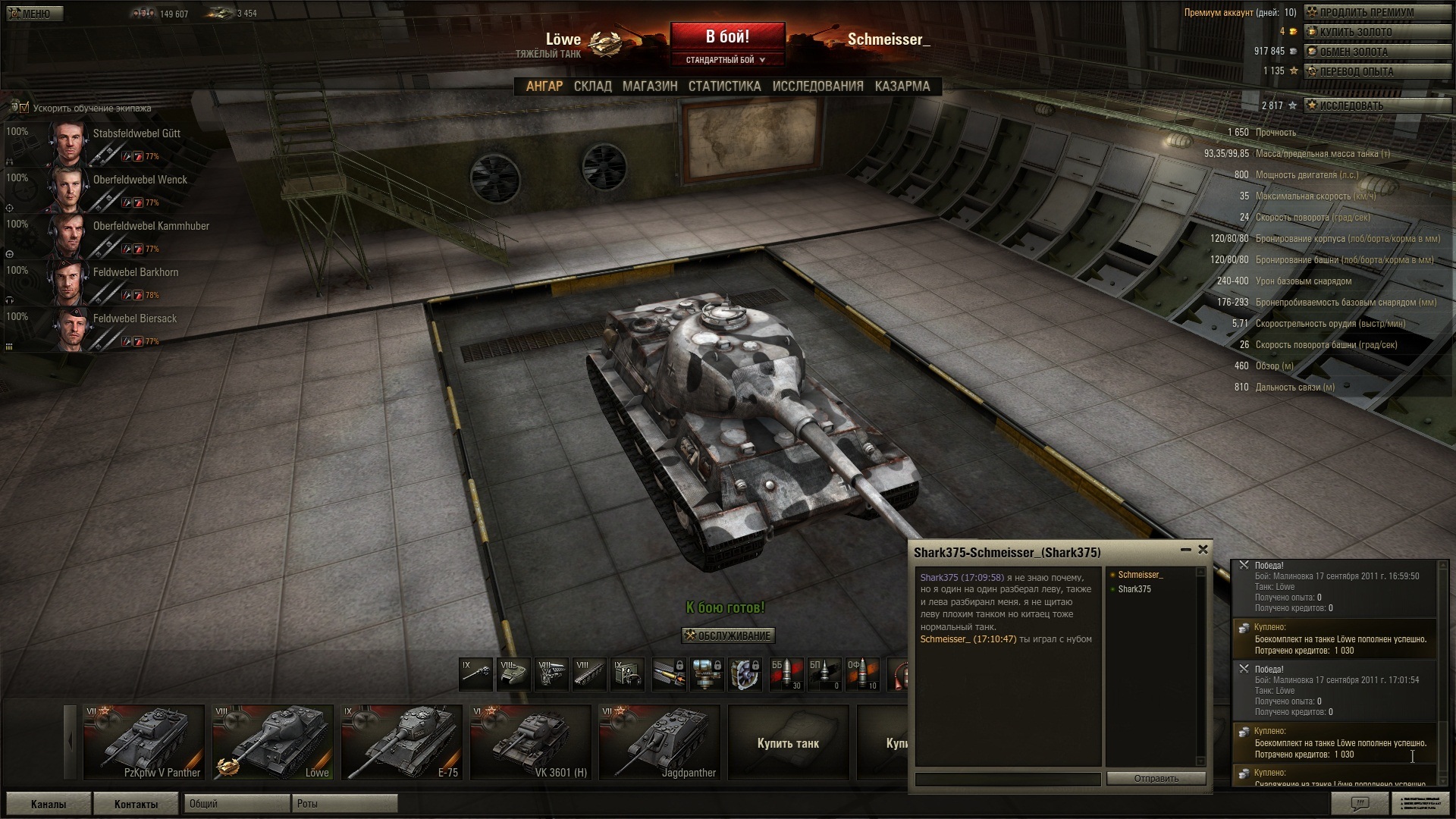The width and height of the screenshot is (1456, 819).
Task: Click the Купить танк slot
Action: [788, 743]
